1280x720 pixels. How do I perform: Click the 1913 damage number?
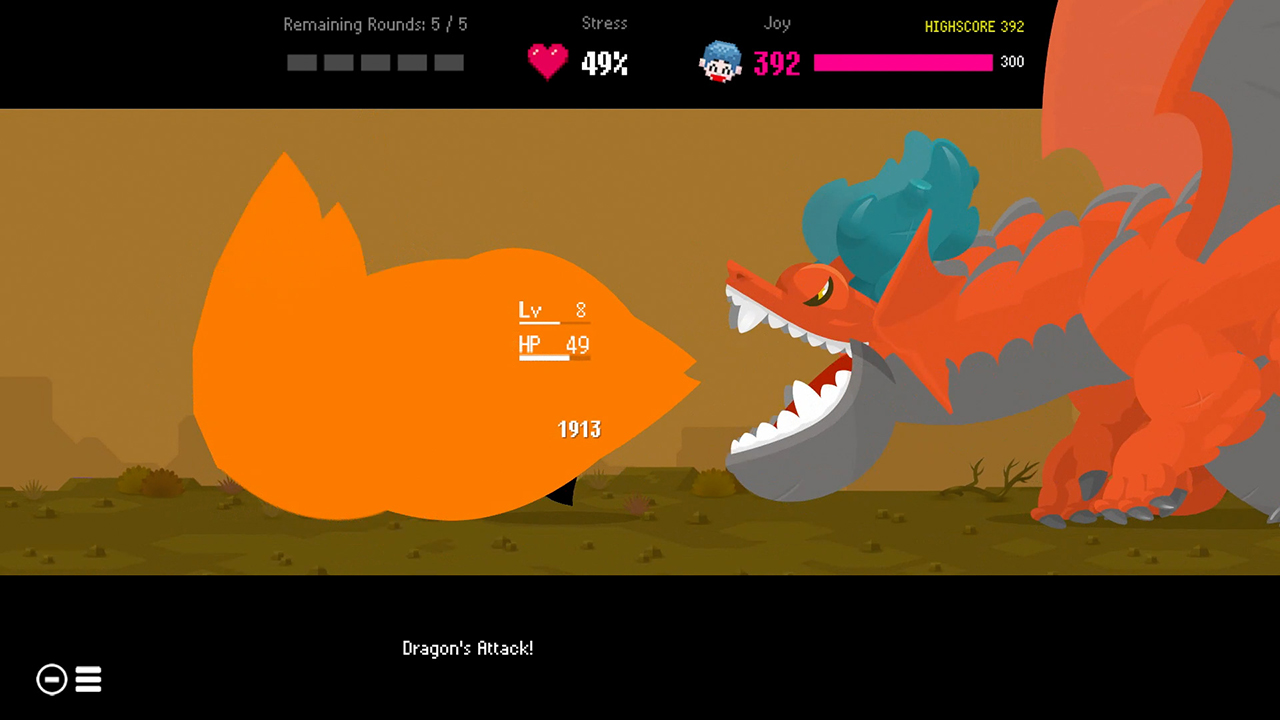tap(578, 429)
